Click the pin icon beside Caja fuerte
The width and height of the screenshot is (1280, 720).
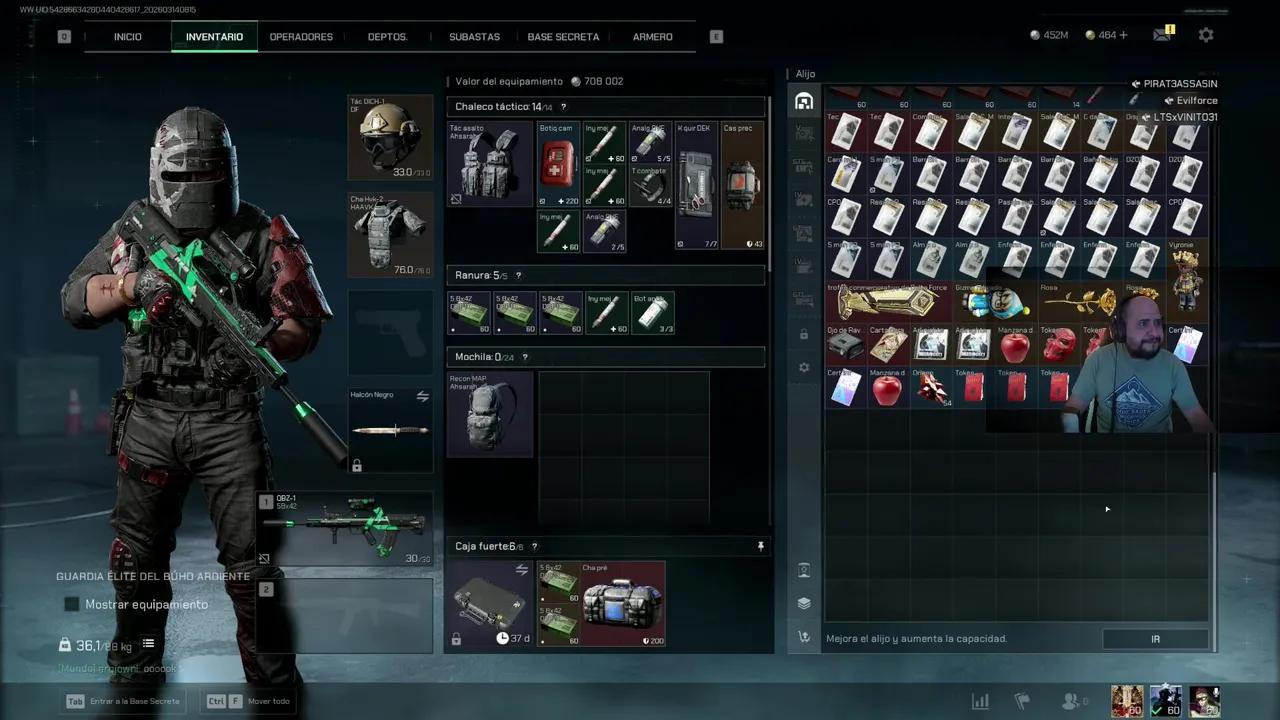(760, 546)
